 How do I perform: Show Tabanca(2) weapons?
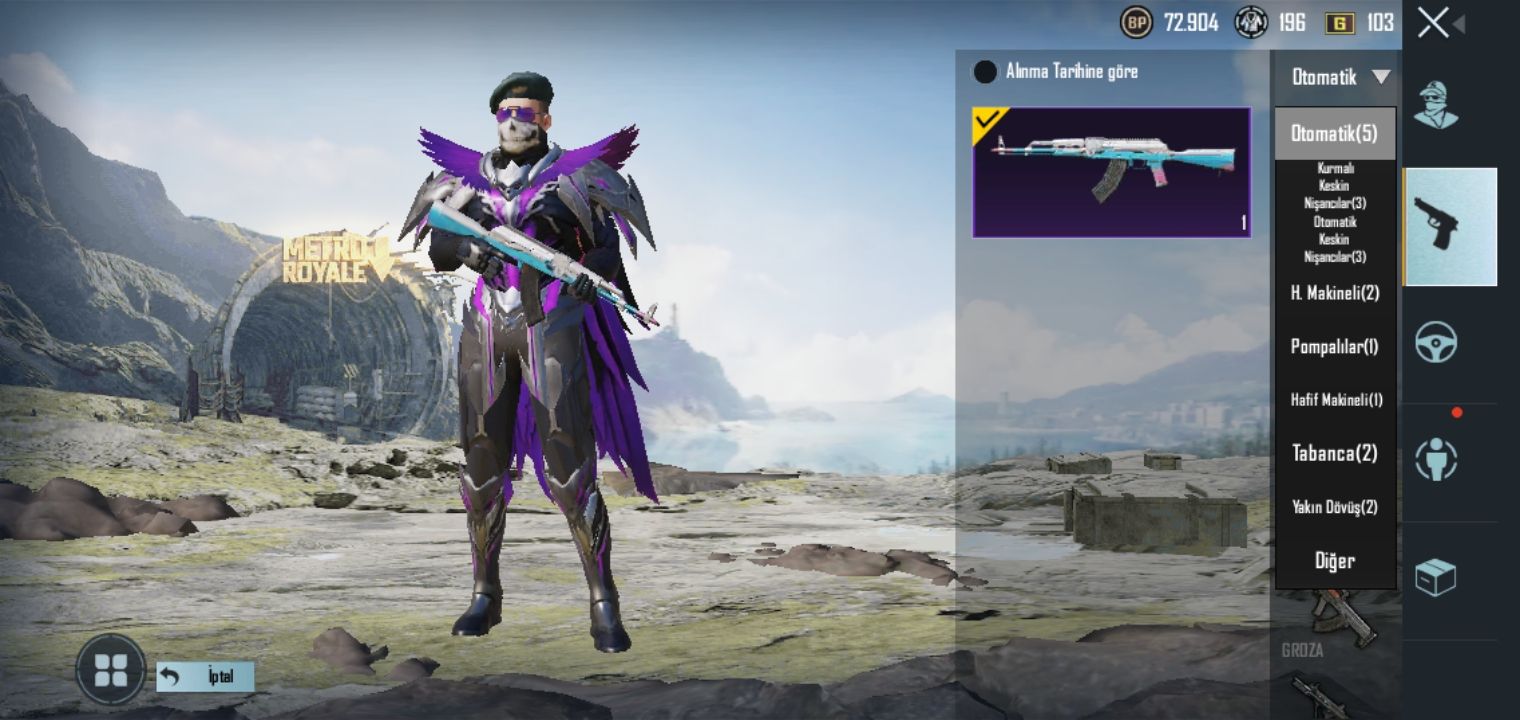(x=1334, y=453)
